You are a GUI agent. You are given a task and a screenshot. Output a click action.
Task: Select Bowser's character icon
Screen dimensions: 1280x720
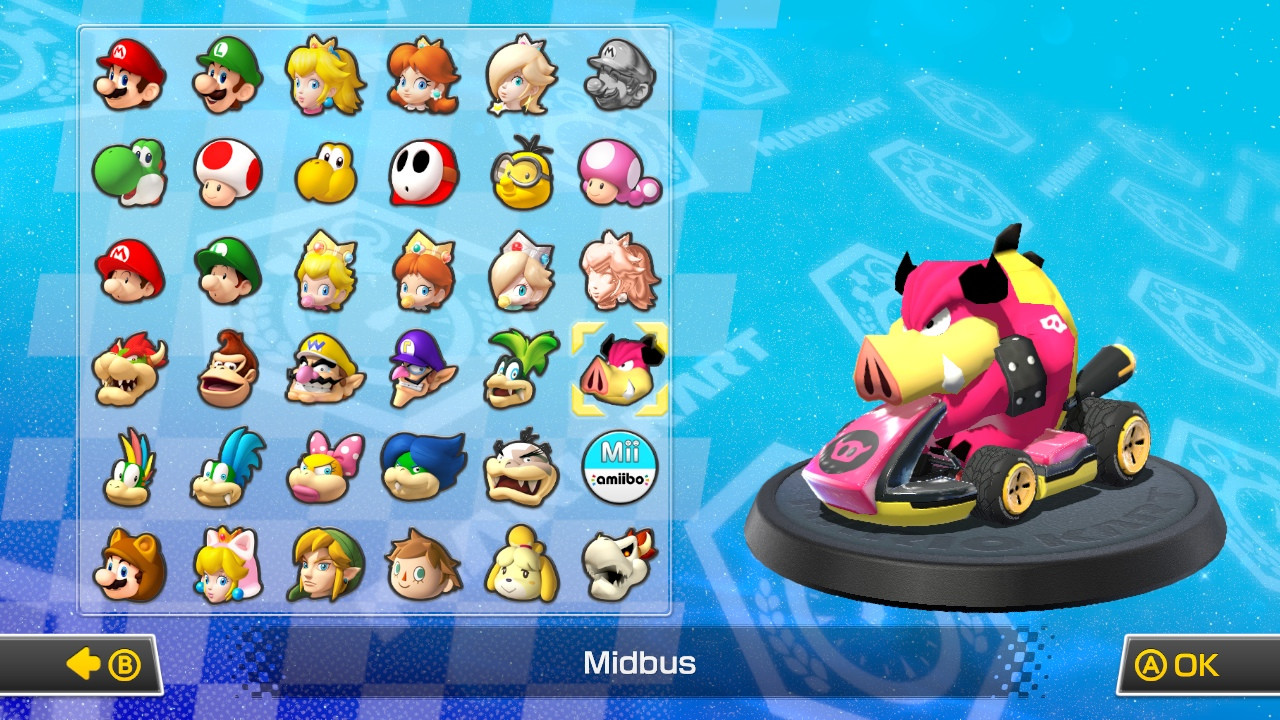(x=127, y=370)
